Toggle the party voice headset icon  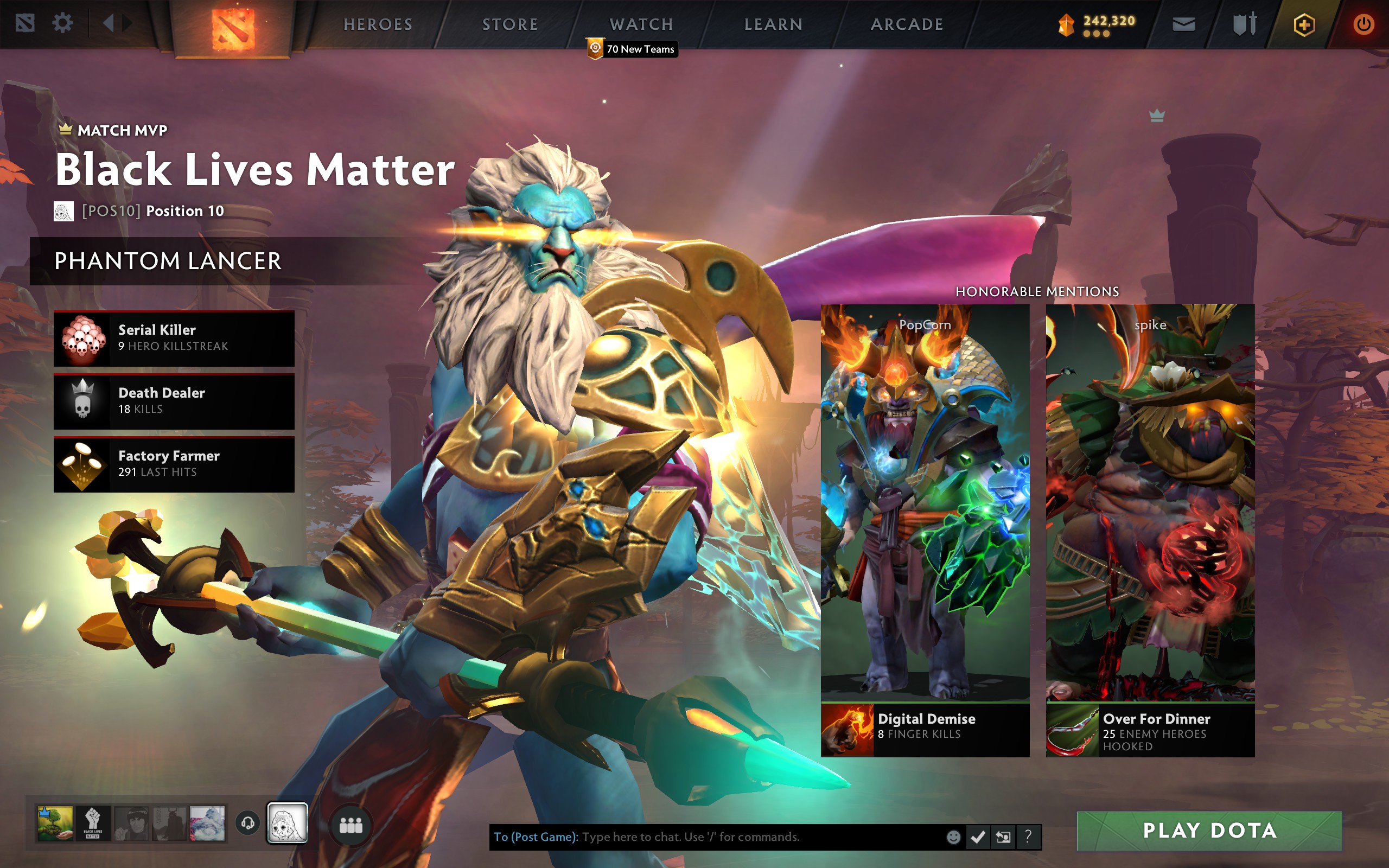[248, 824]
